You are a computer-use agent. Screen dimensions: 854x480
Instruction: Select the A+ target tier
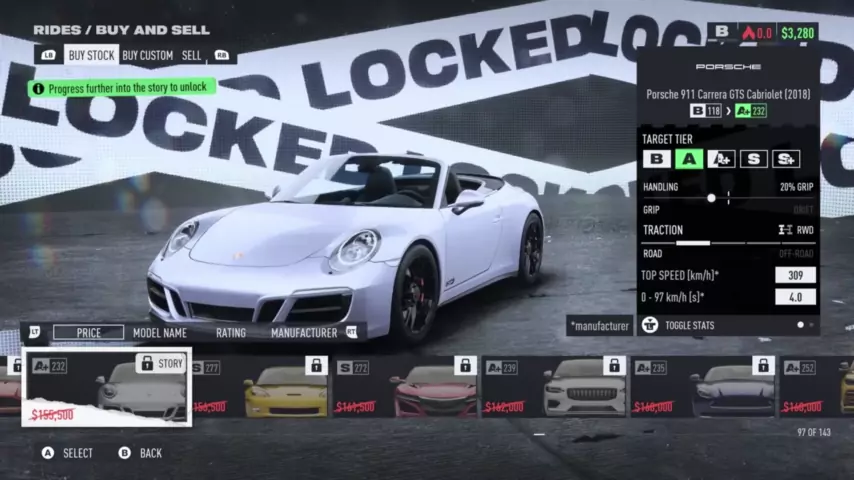pyautogui.click(x=721, y=158)
